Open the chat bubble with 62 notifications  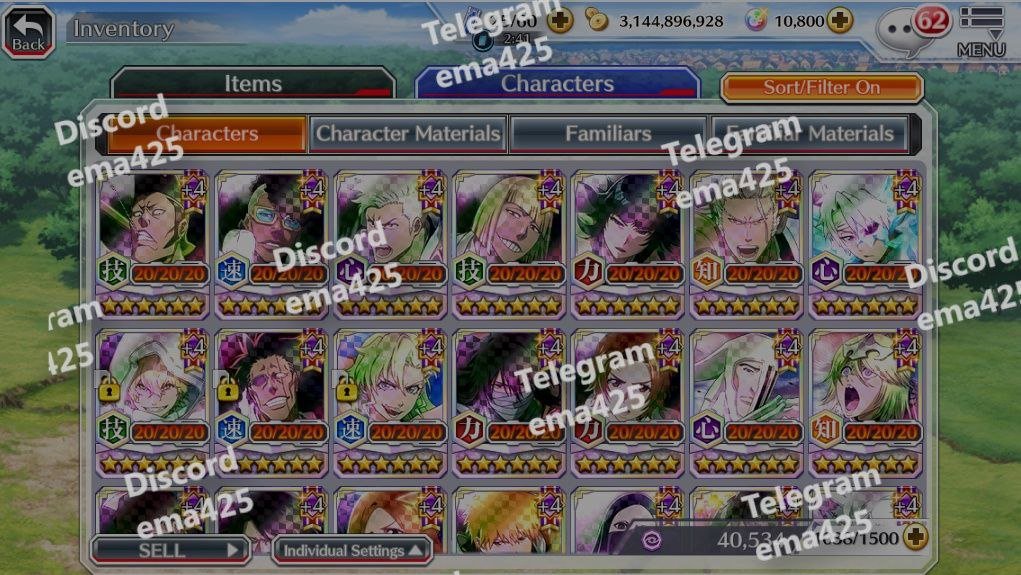point(911,30)
